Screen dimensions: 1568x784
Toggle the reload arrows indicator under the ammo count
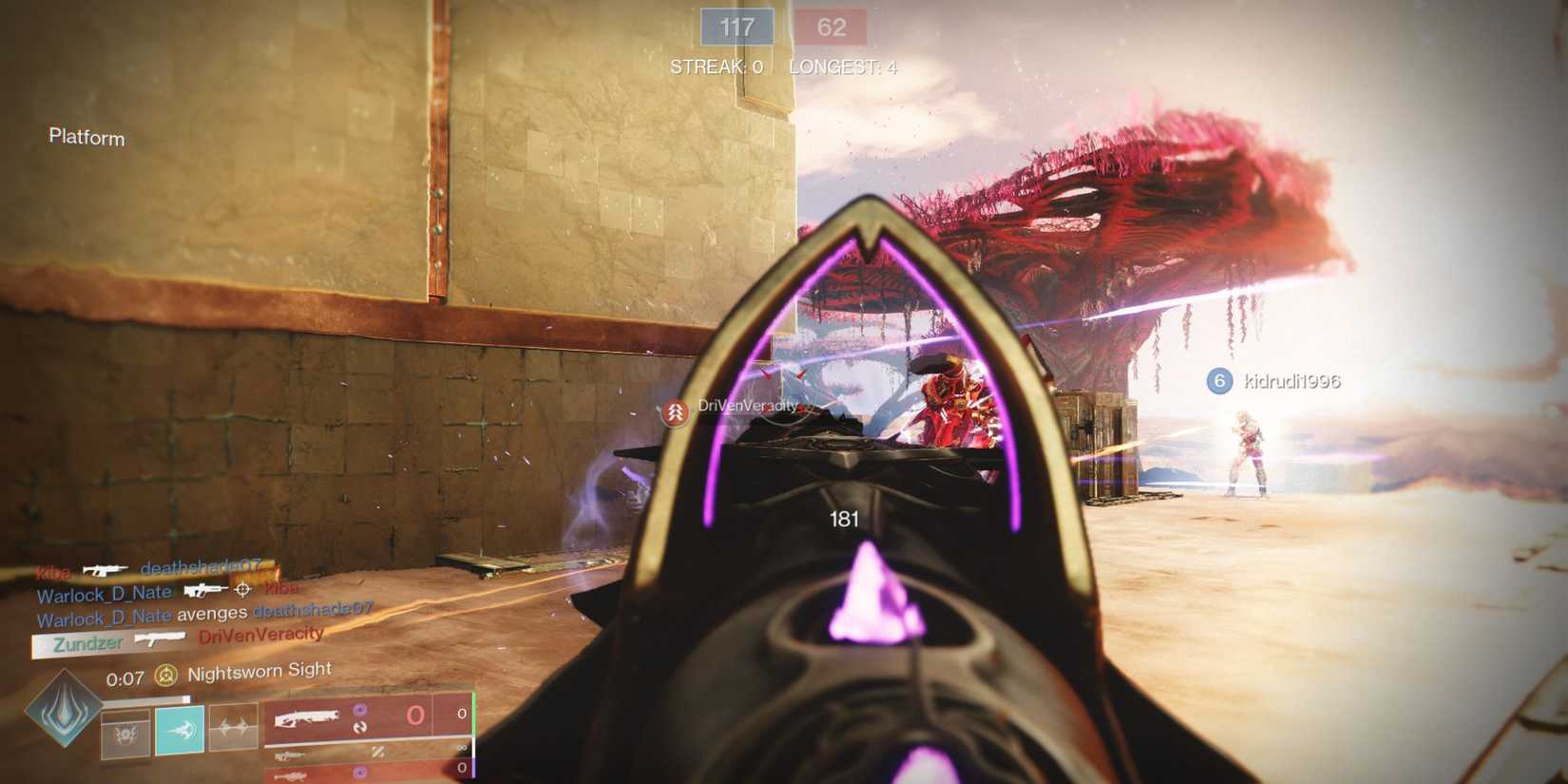(361, 727)
